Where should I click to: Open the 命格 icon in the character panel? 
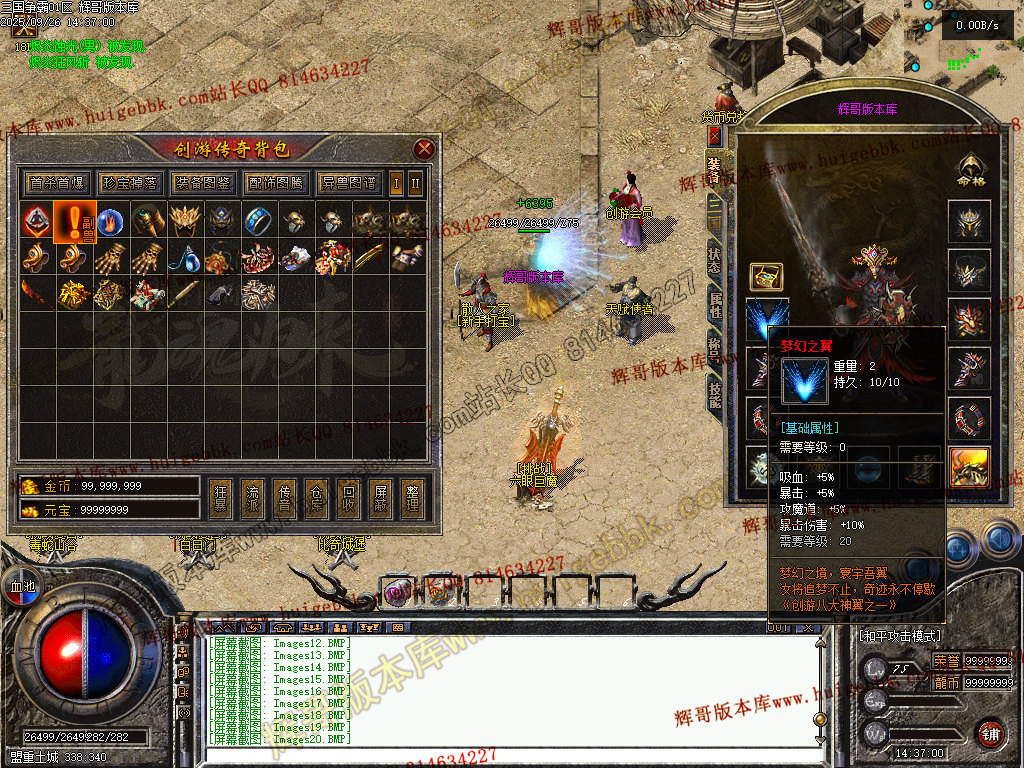click(968, 170)
